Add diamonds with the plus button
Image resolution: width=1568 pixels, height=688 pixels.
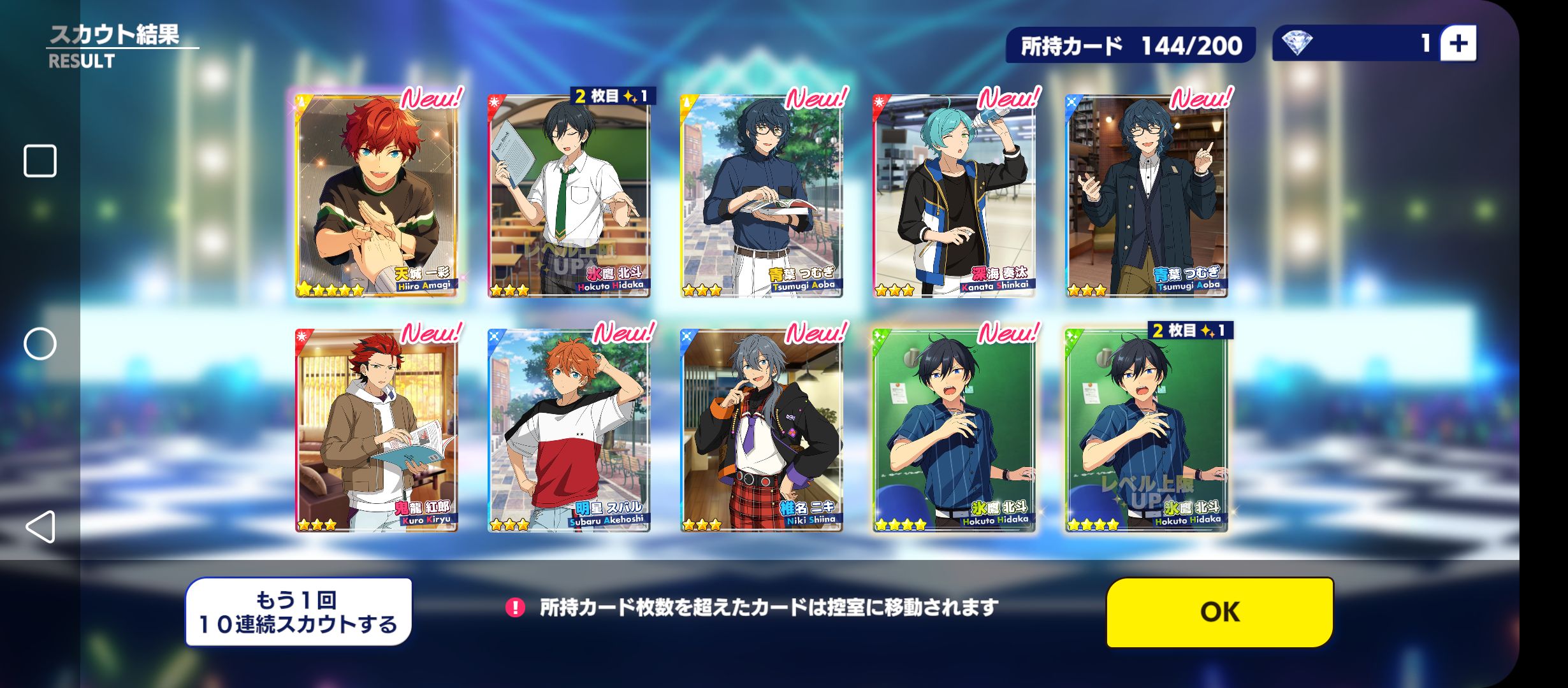click(1458, 43)
